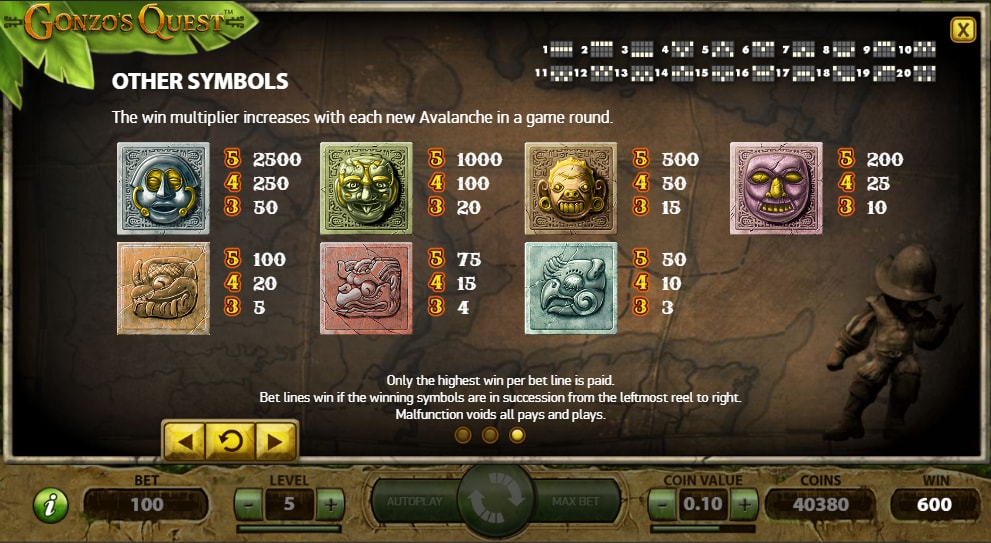Activate Autoplay
The width and height of the screenshot is (991, 543).
[414, 501]
